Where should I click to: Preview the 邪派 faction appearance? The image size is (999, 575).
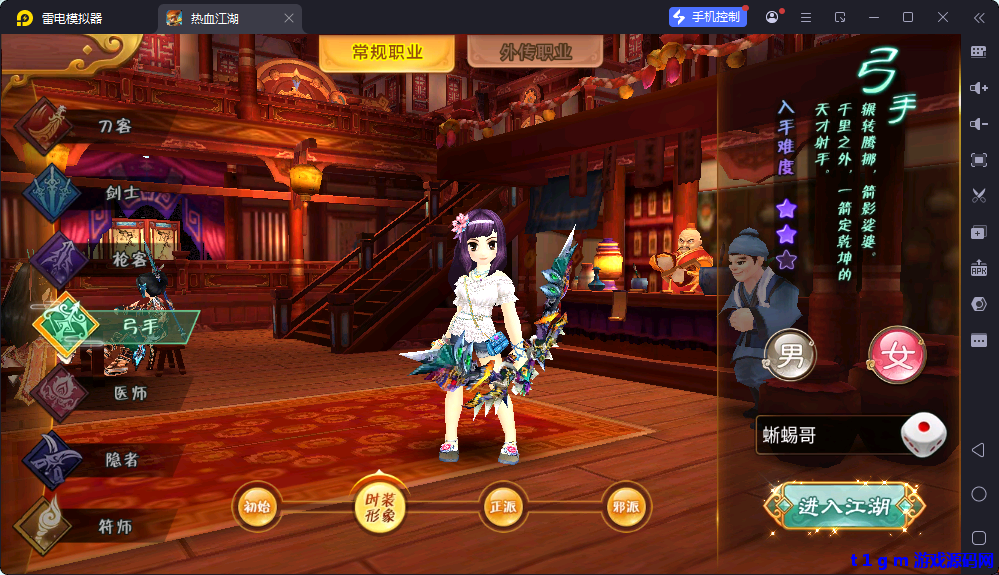click(626, 507)
